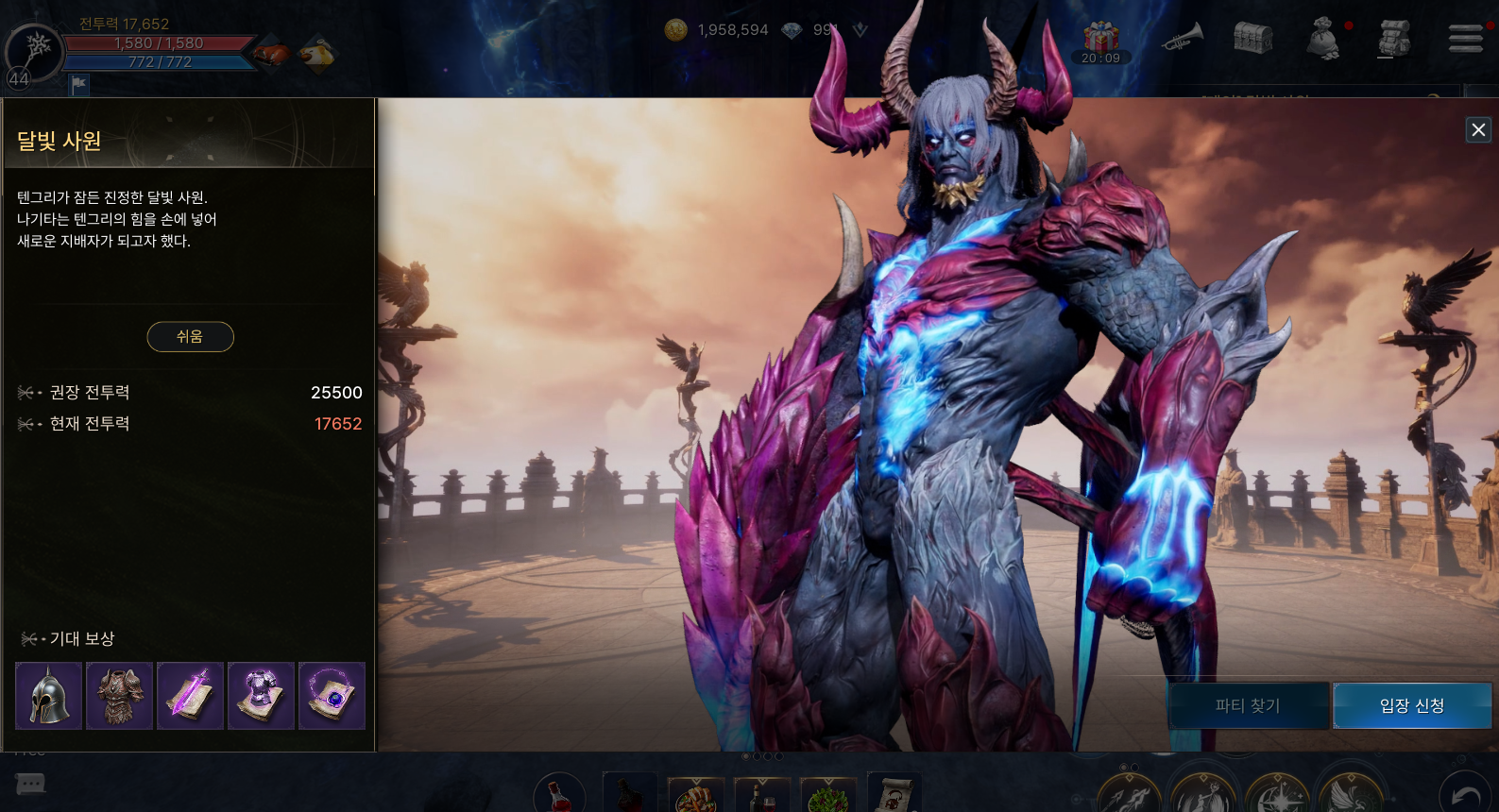The height and width of the screenshot is (812, 1499).
Task: Inspect the brown chest armor reward
Action: 119,696
